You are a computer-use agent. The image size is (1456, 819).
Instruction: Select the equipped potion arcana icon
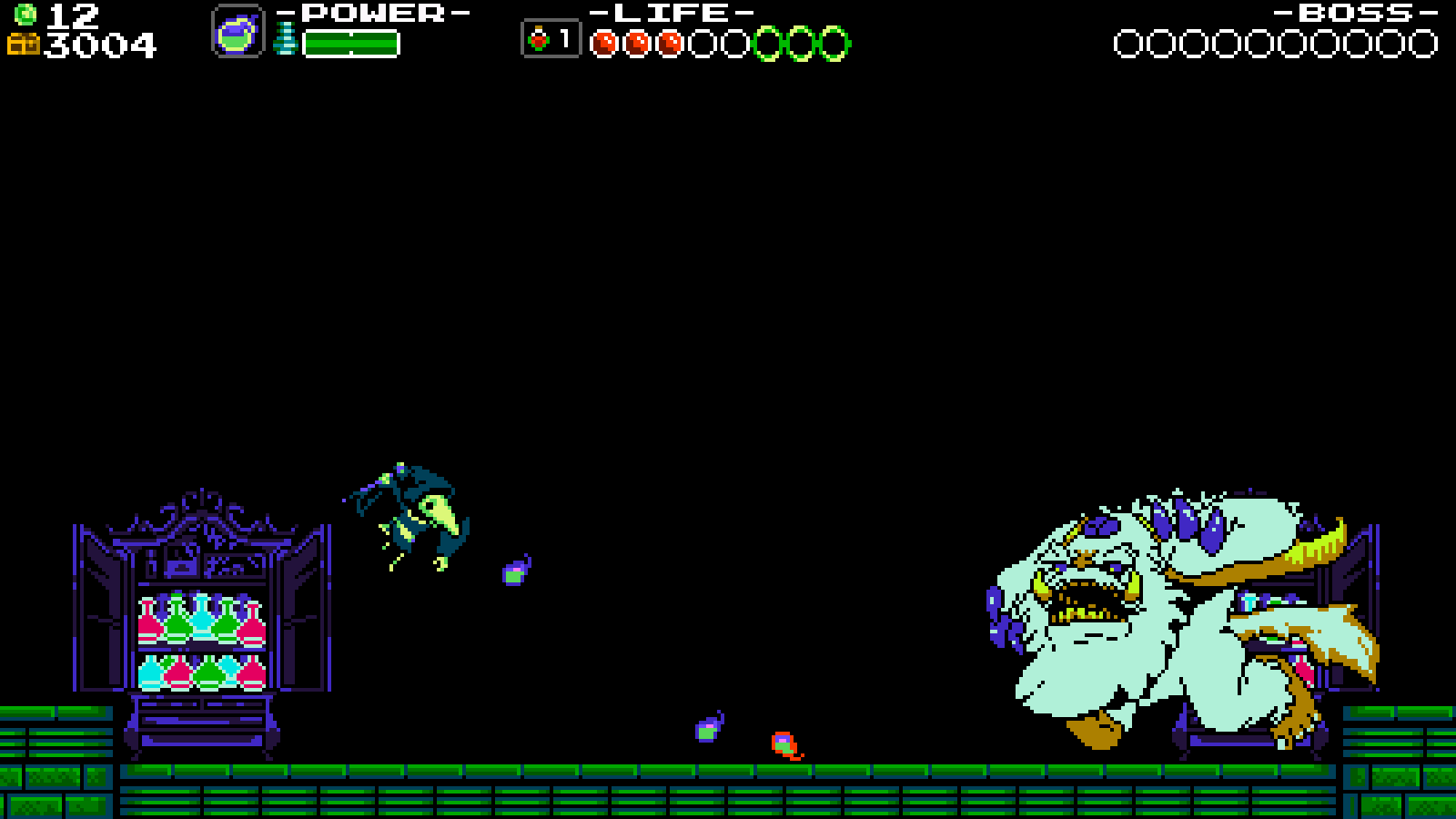coord(239,32)
